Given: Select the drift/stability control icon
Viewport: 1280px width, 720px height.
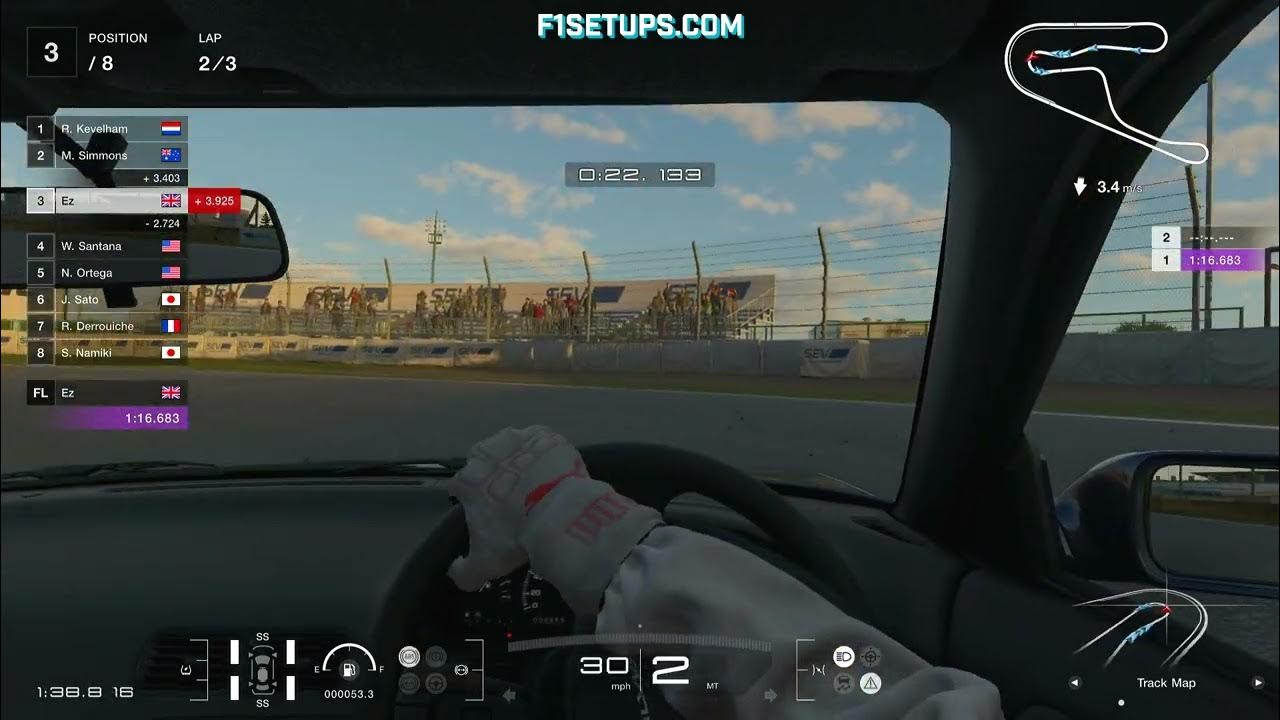Looking at the screenshot, I should (842, 683).
